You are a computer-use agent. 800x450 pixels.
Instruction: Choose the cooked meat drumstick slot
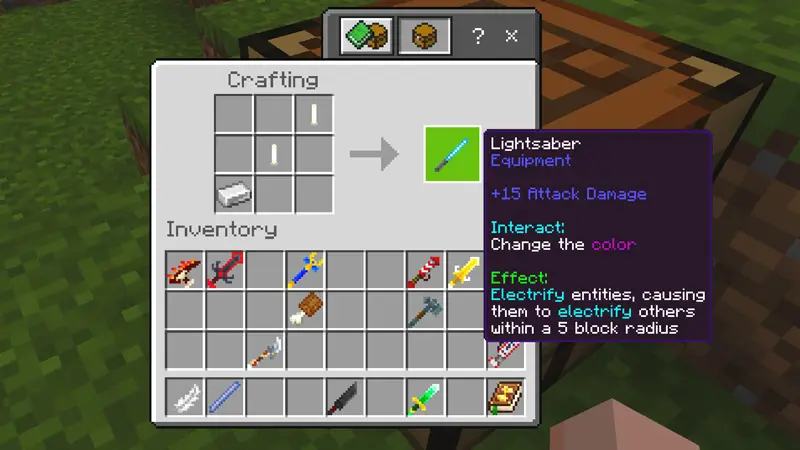coord(304,309)
